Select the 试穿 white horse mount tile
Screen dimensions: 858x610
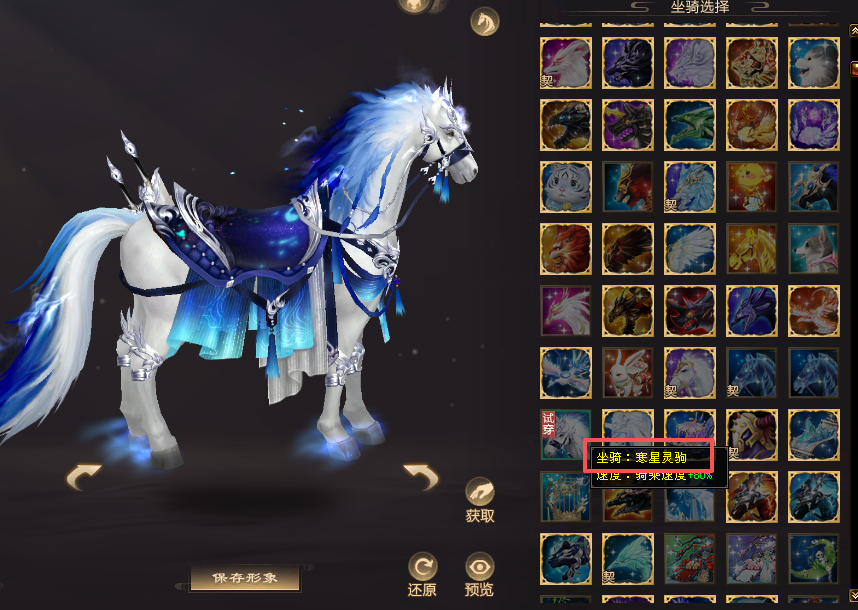click(x=566, y=434)
